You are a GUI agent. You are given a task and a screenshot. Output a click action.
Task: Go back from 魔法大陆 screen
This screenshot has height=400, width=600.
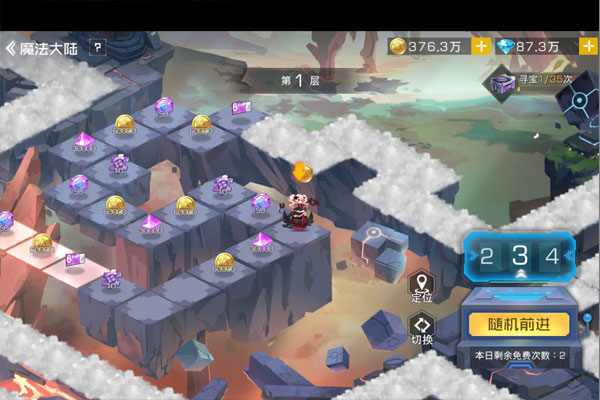(x=12, y=47)
